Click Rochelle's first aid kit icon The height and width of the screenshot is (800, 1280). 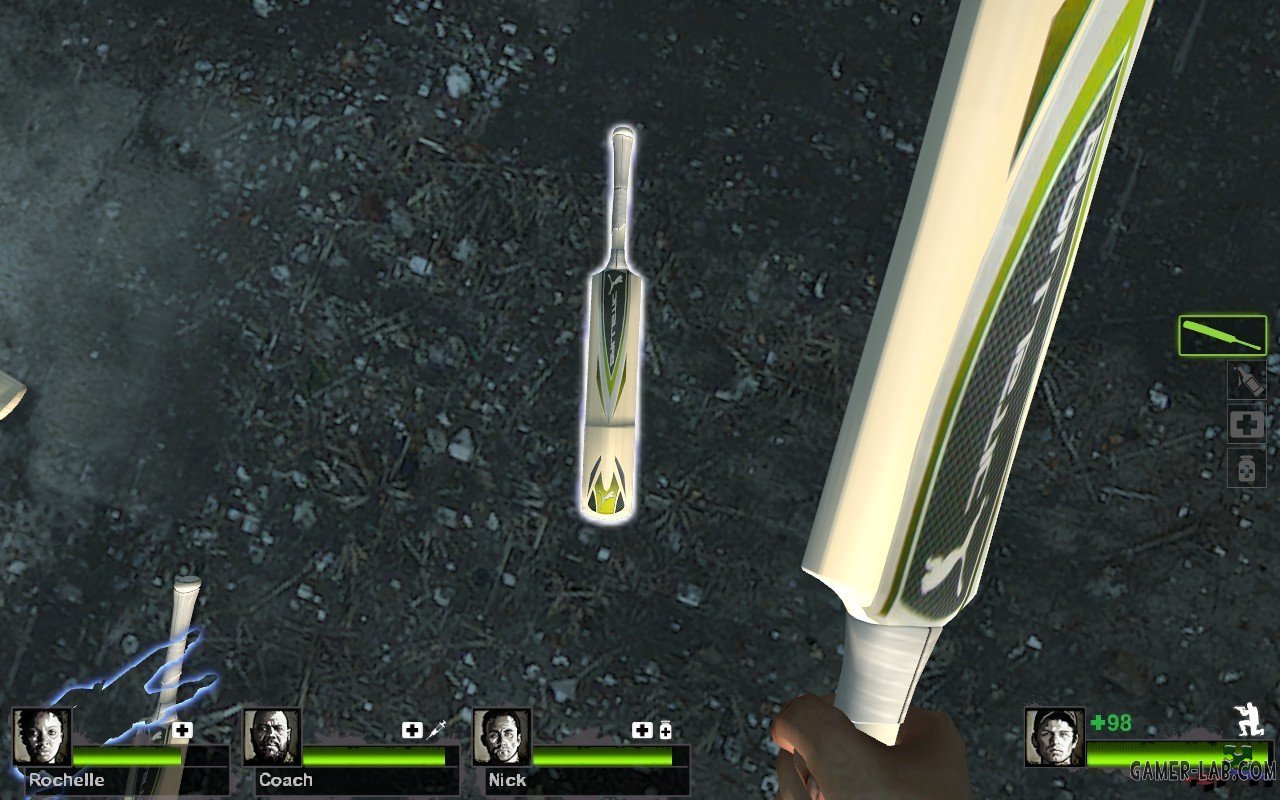[181, 730]
